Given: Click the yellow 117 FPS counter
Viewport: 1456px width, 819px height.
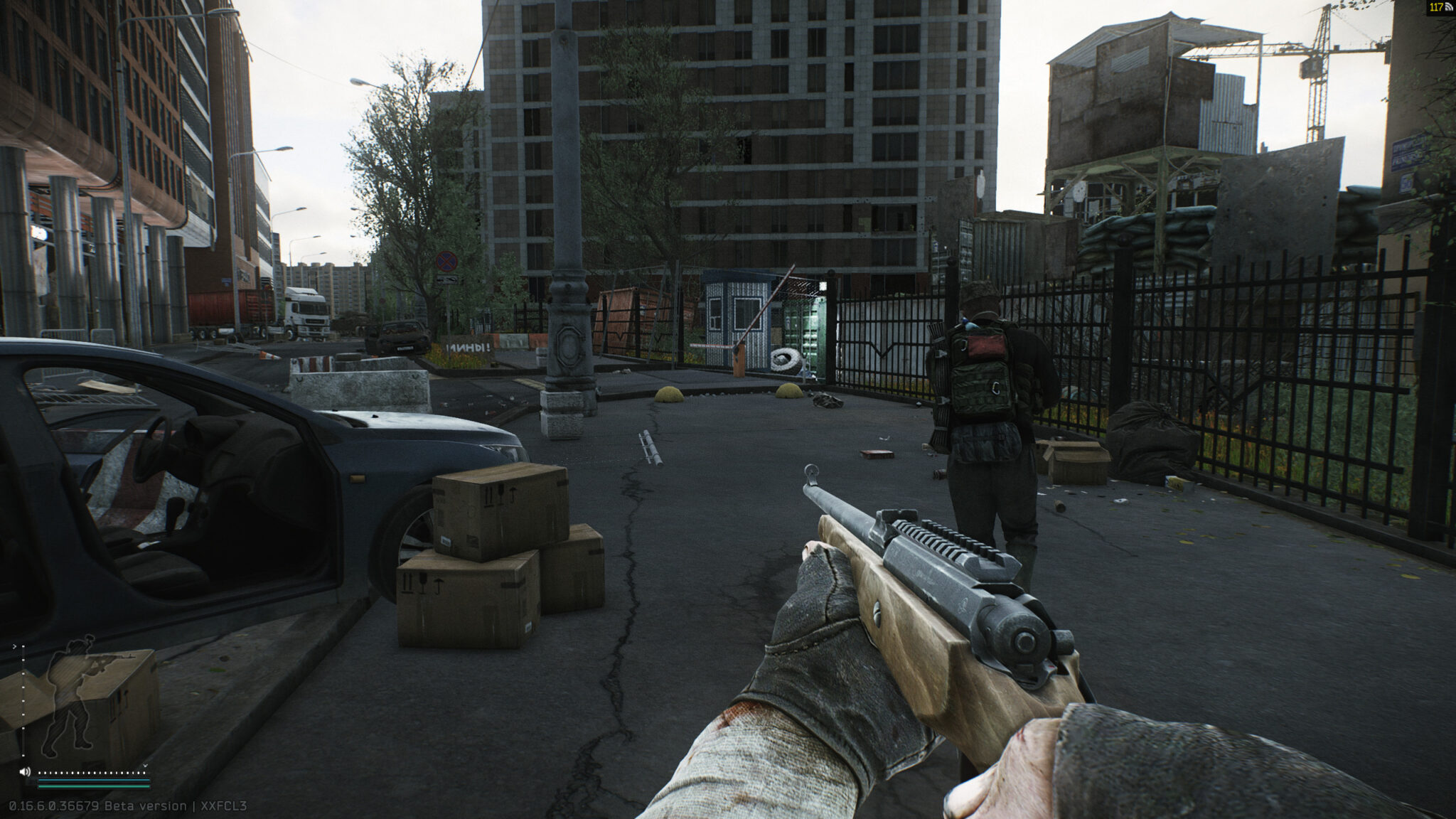Looking at the screenshot, I should (x=1435, y=7).
